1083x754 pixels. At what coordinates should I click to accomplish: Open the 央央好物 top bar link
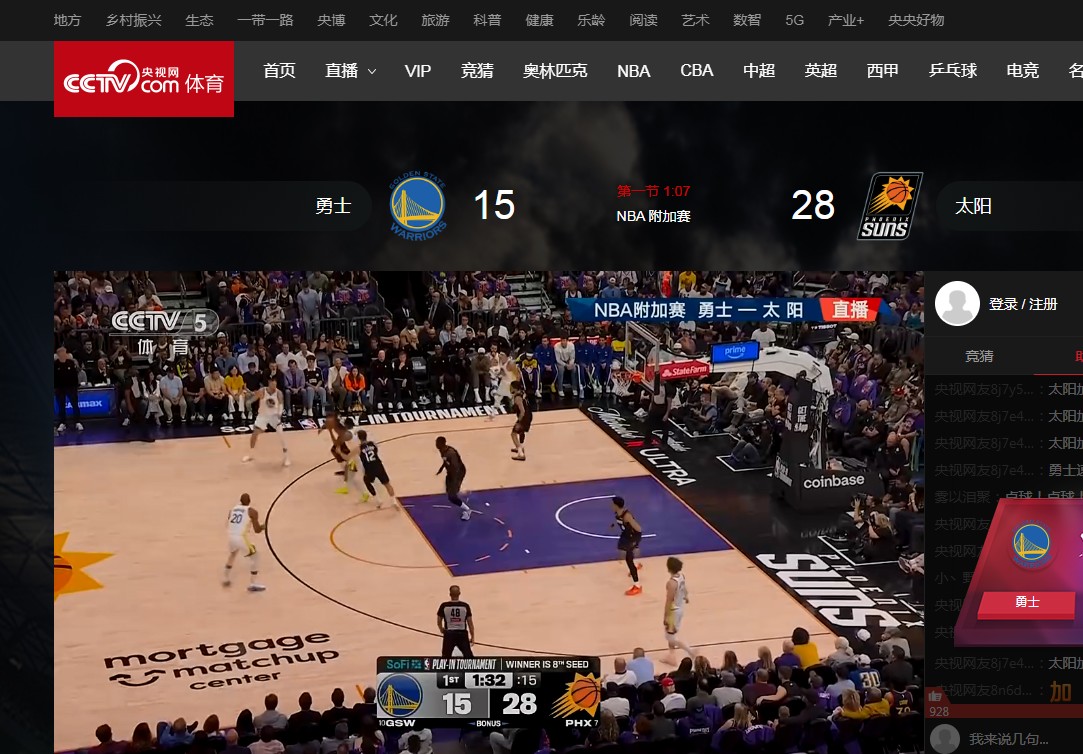coord(914,20)
